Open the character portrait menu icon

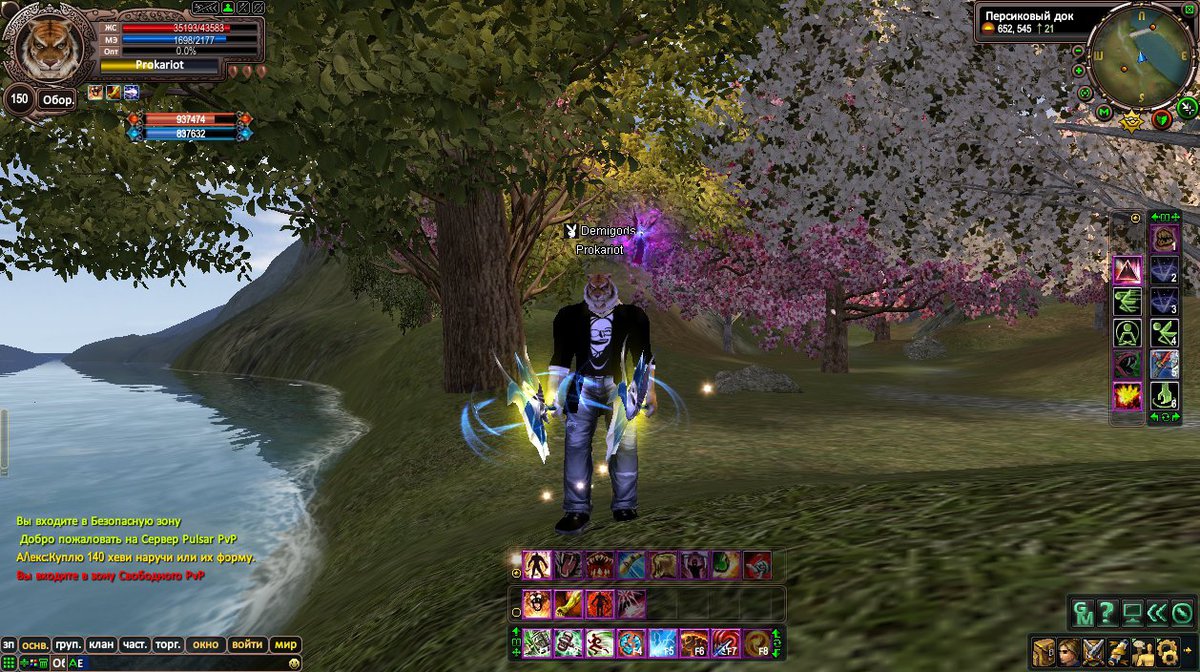(1068, 651)
